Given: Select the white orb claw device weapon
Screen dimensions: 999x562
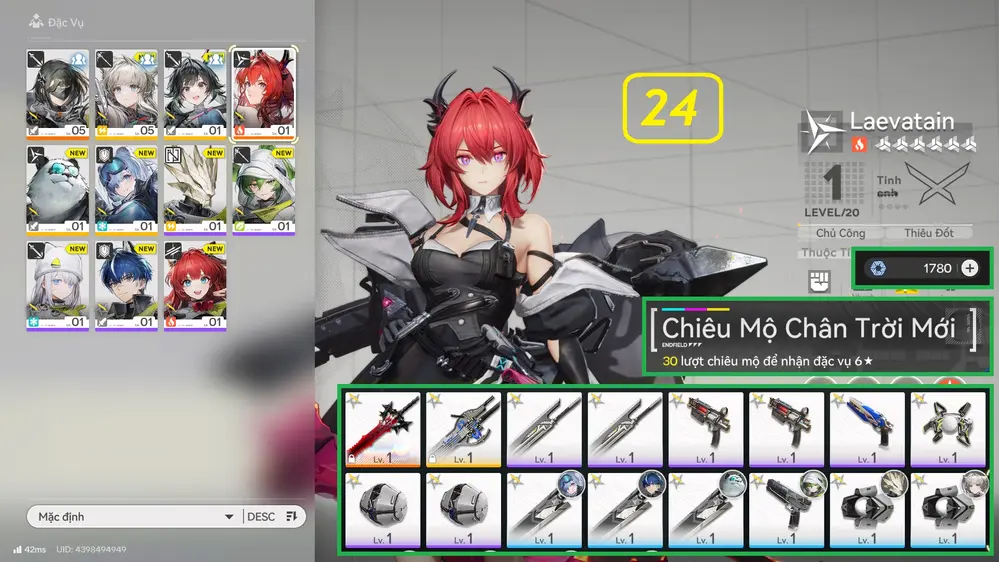Looking at the screenshot, I should coord(947,430).
